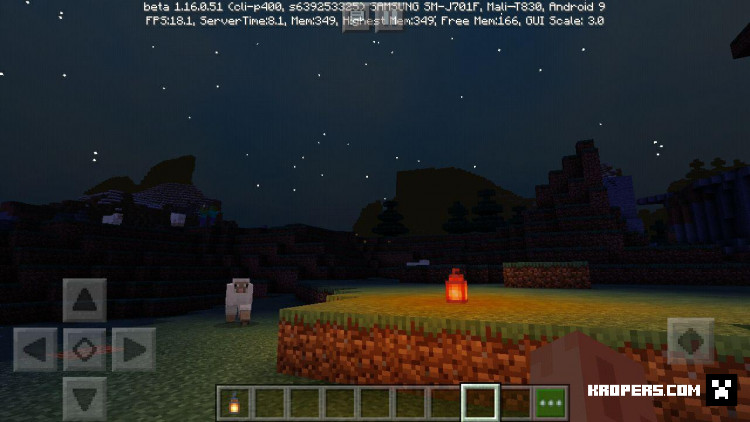
Task: Tap the move right arrow button
Action: tap(134, 349)
